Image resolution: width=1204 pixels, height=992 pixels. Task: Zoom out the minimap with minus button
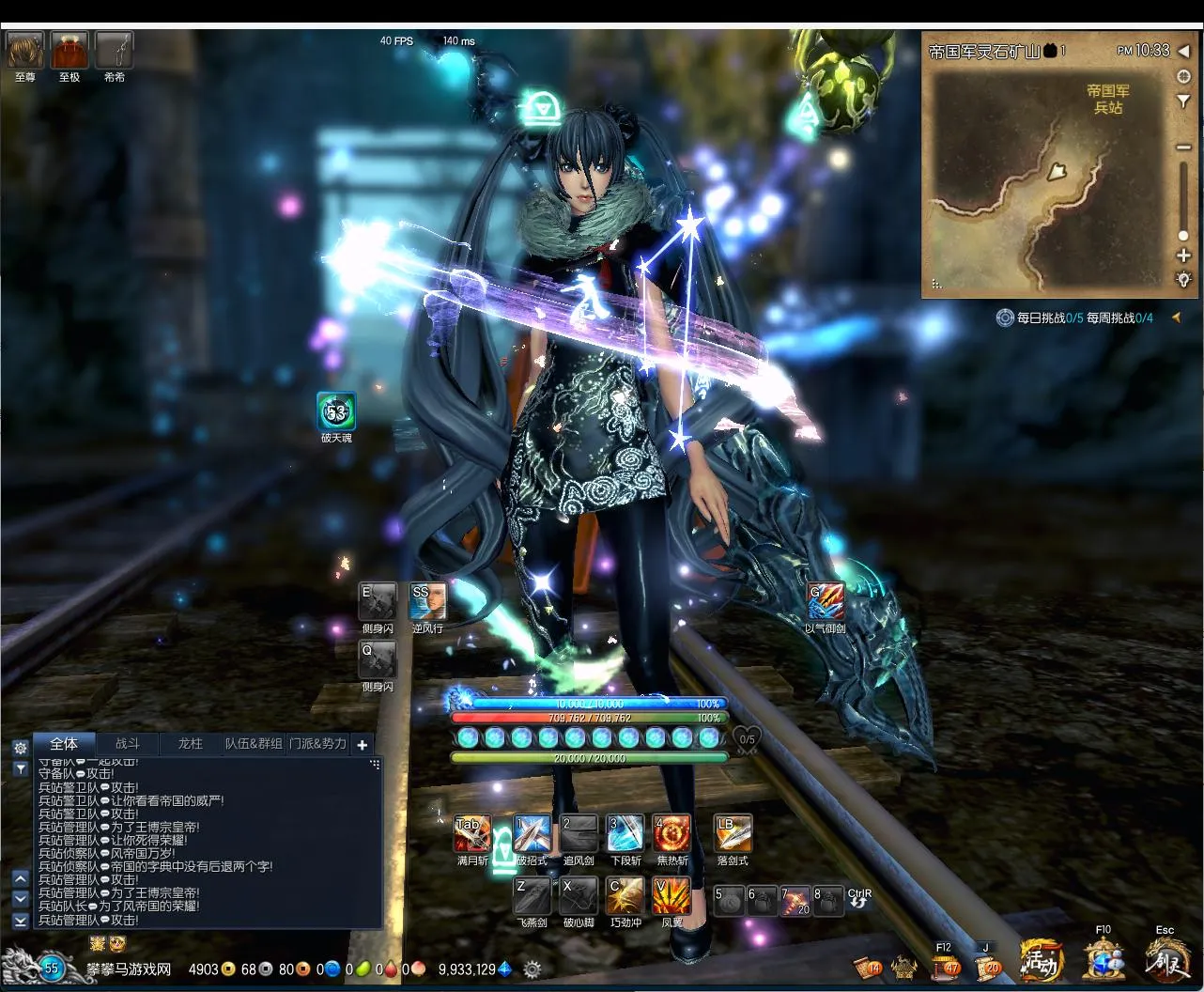tap(1183, 146)
